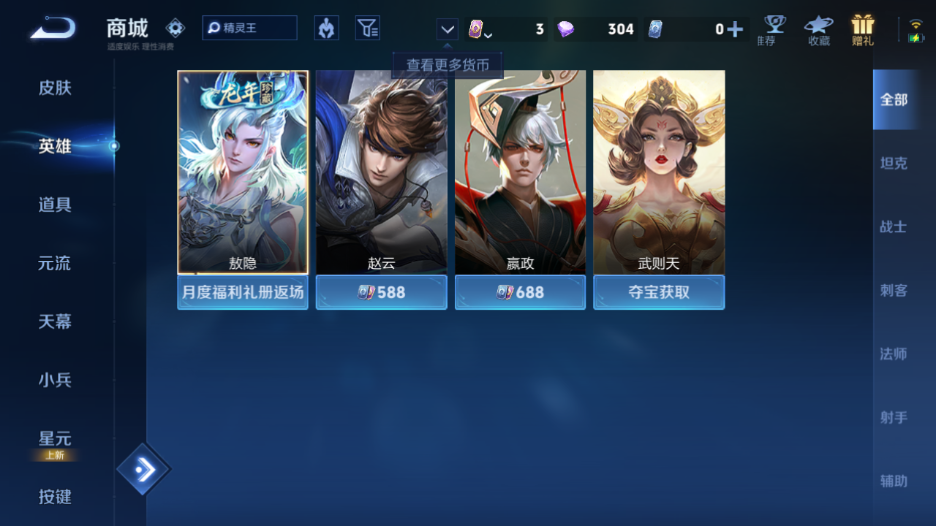
Task: Select the 英雄 (heroes) shop category
Action: 55,146
